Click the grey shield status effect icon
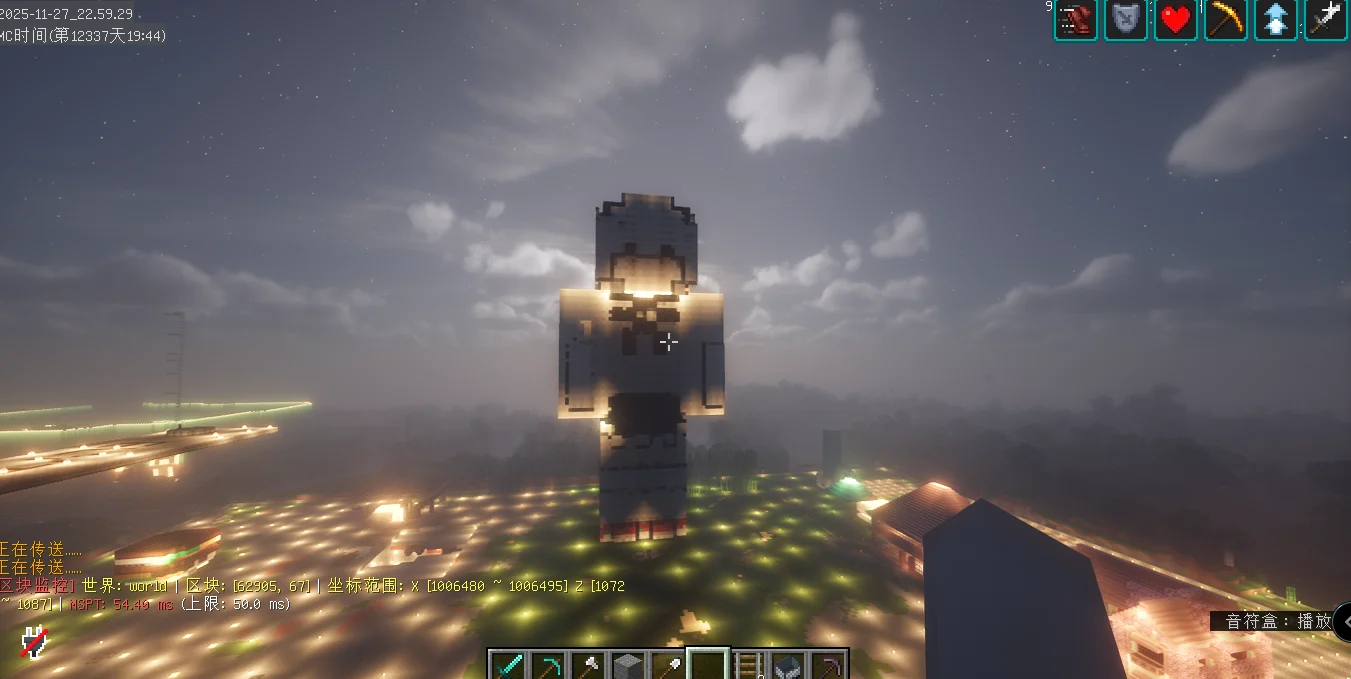The height and width of the screenshot is (679, 1351). pos(1126,20)
